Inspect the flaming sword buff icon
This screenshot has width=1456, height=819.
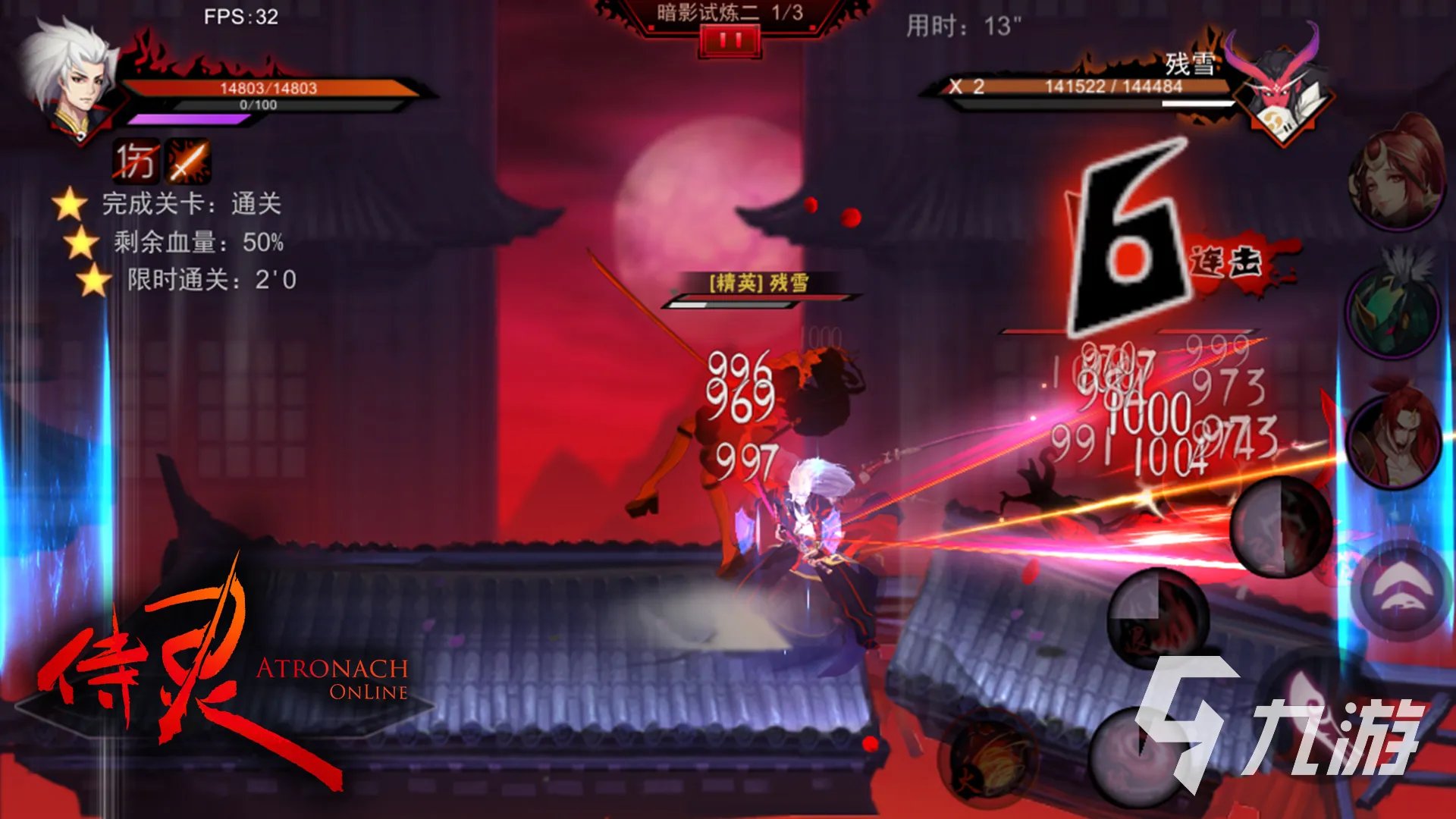[x=188, y=161]
